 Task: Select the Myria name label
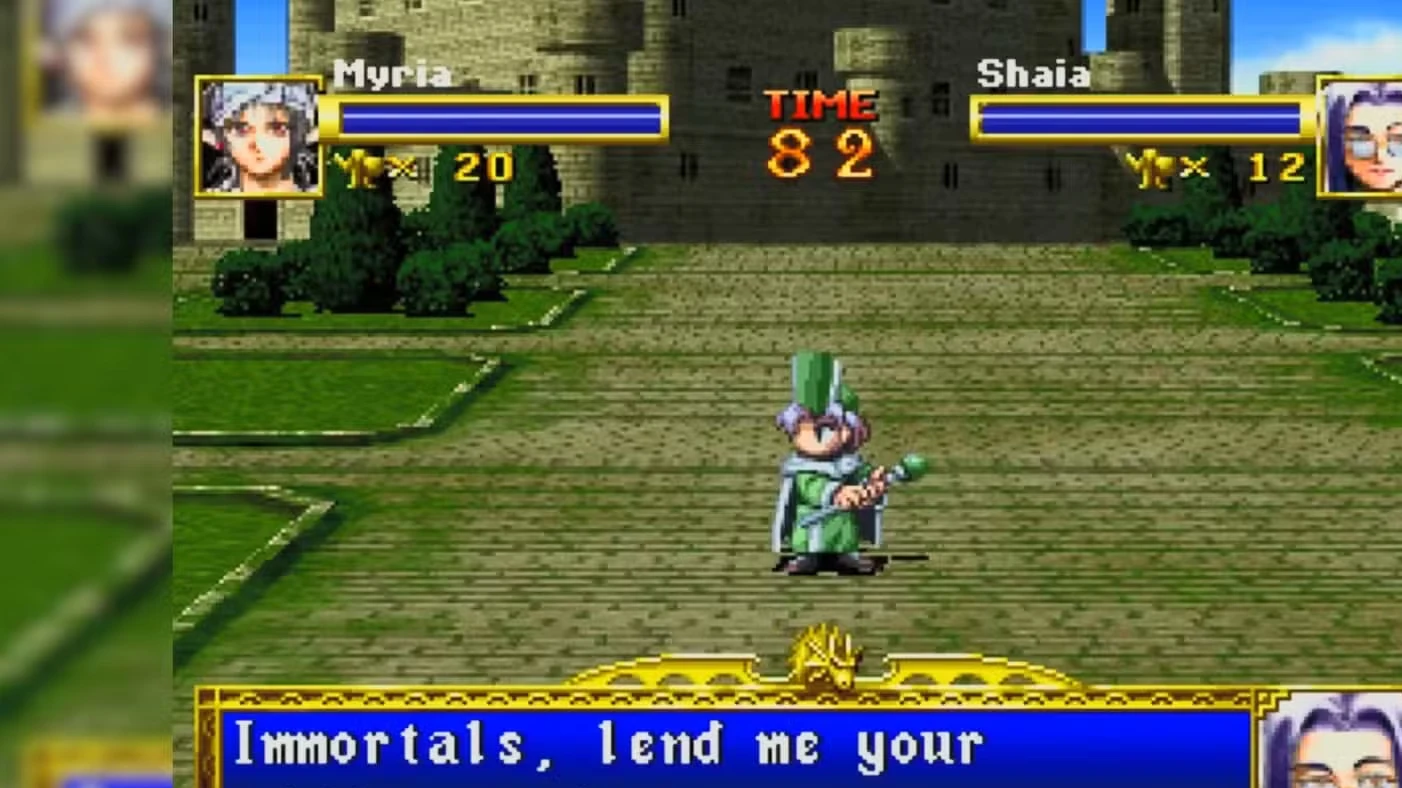tap(392, 74)
